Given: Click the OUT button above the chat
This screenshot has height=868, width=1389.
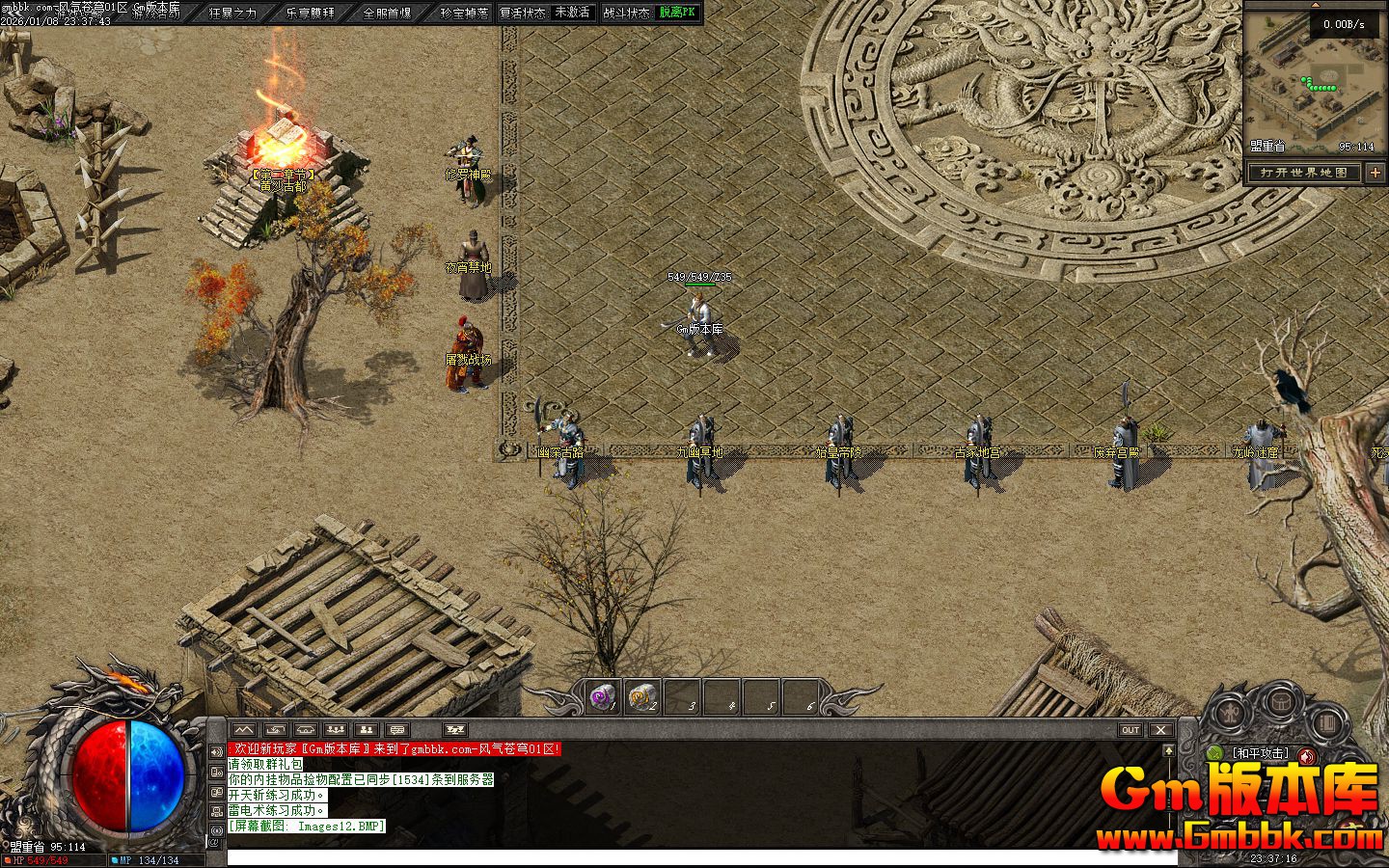Looking at the screenshot, I should click(x=1130, y=730).
